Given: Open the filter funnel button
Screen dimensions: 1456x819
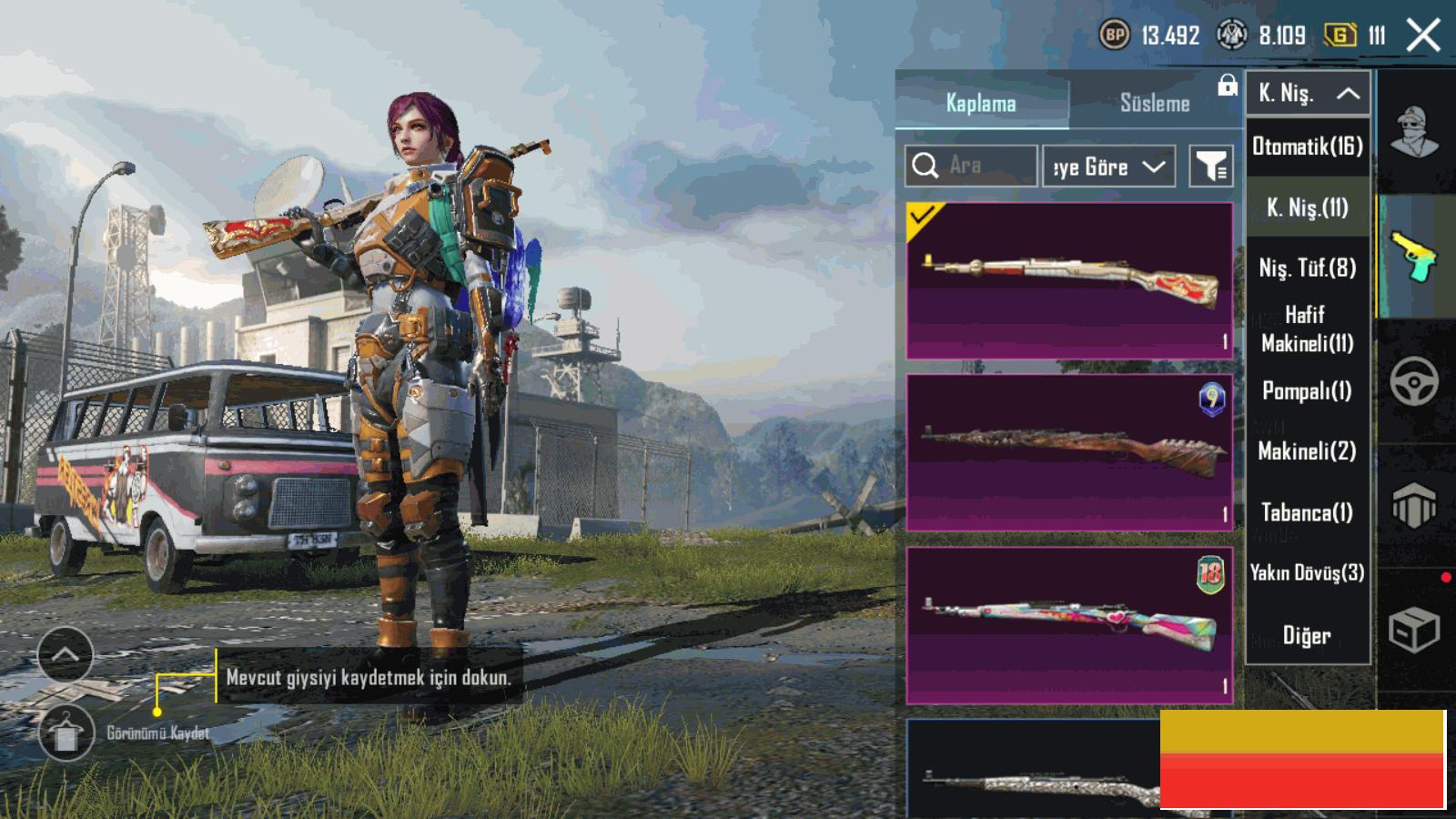Looking at the screenshot, I should 1211,167.
